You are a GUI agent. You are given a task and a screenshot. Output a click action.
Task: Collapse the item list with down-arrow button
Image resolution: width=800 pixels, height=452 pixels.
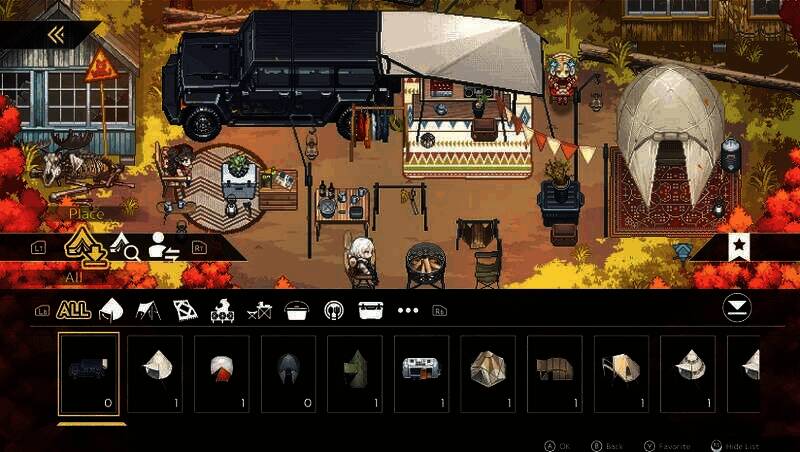coord(737,308)
